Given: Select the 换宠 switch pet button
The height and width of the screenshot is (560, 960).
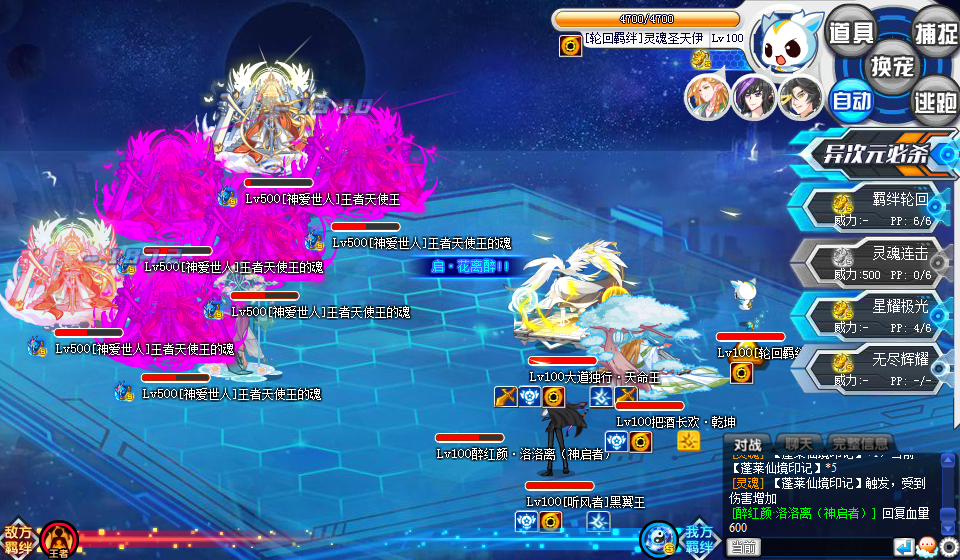Looking at the screenshot, I should 892,66.
